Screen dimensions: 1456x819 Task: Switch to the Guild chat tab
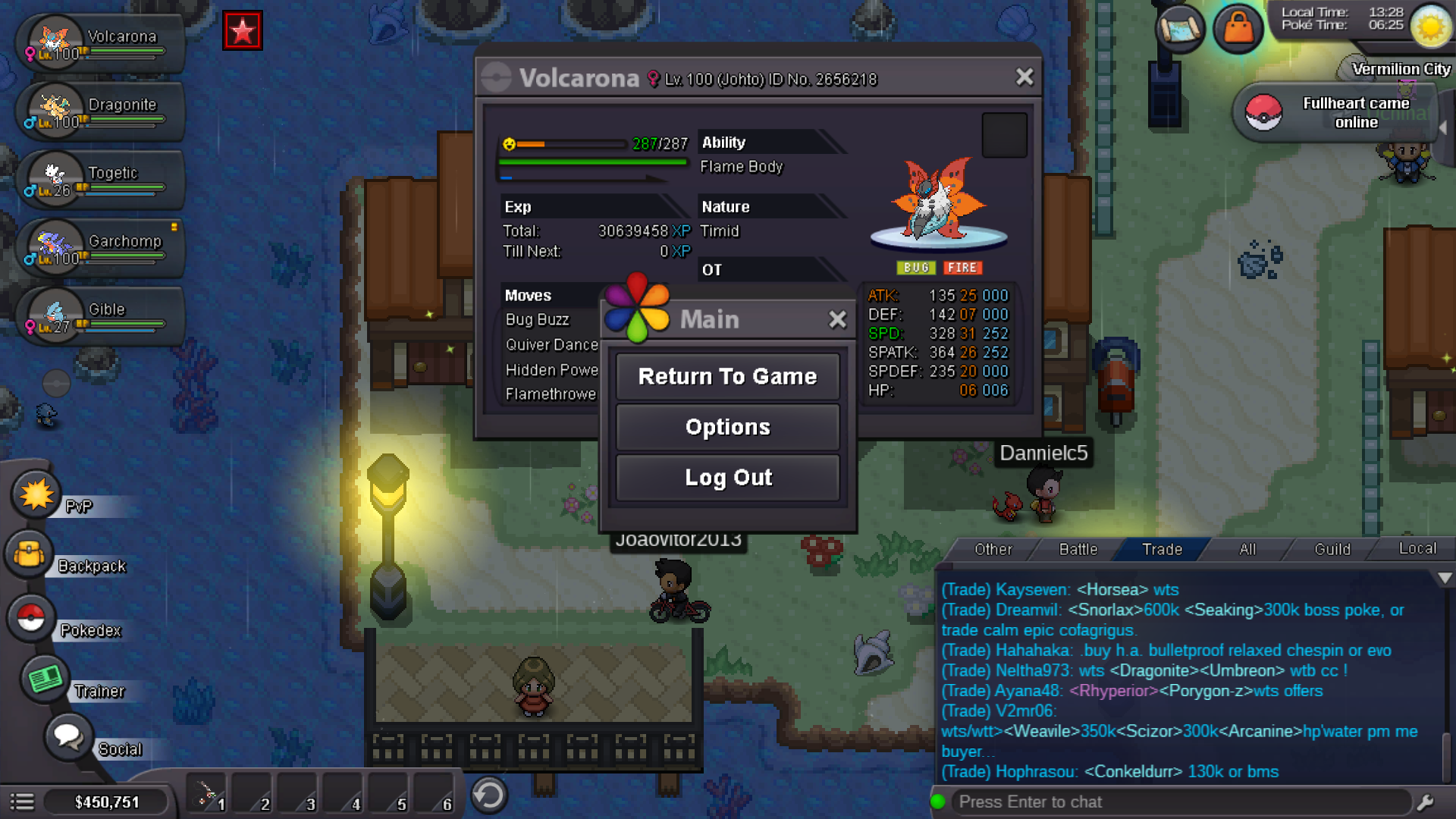click(x=1332, y=549)
